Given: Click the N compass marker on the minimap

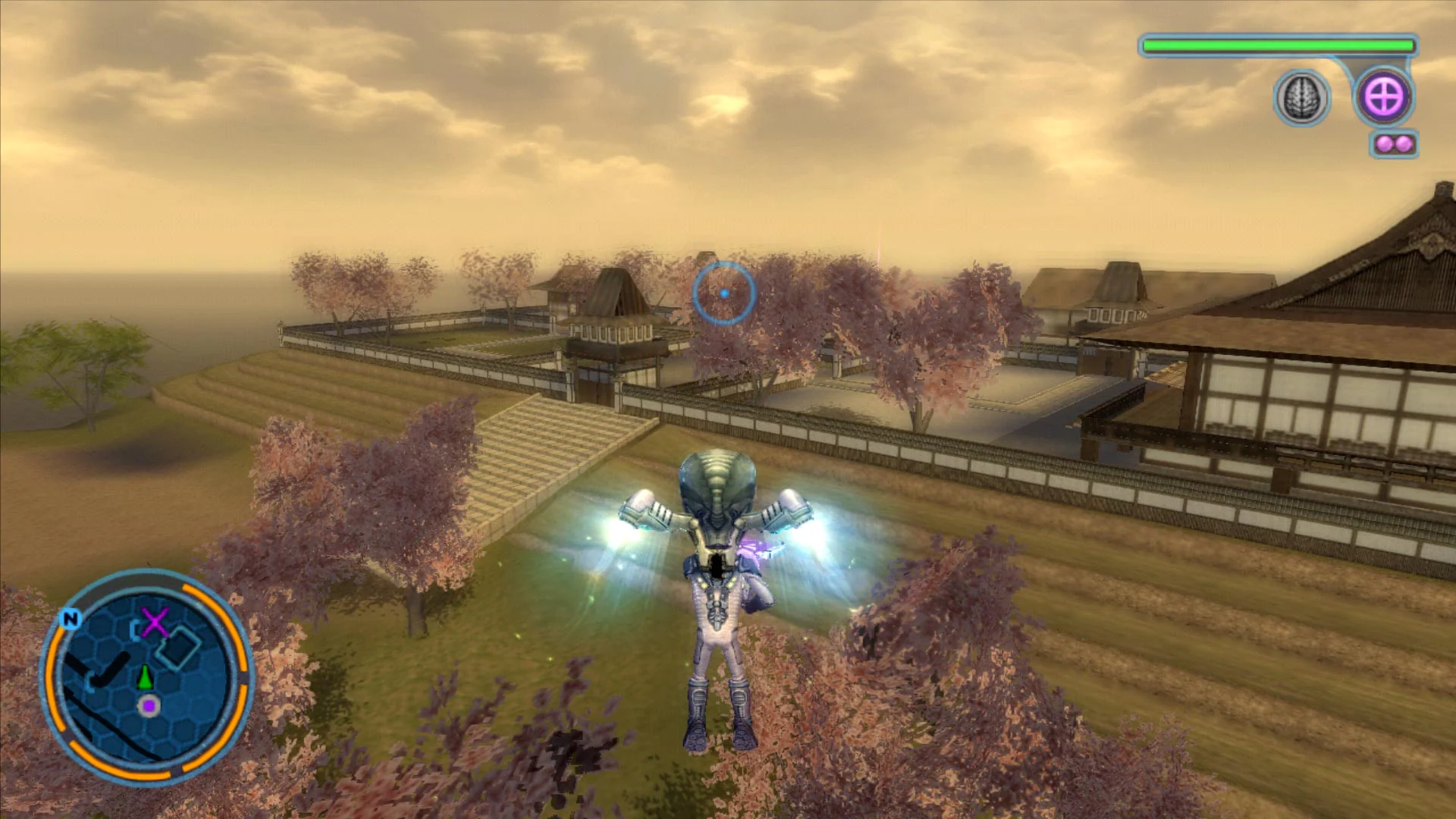Looking at the screenshot, I should 70,618.
